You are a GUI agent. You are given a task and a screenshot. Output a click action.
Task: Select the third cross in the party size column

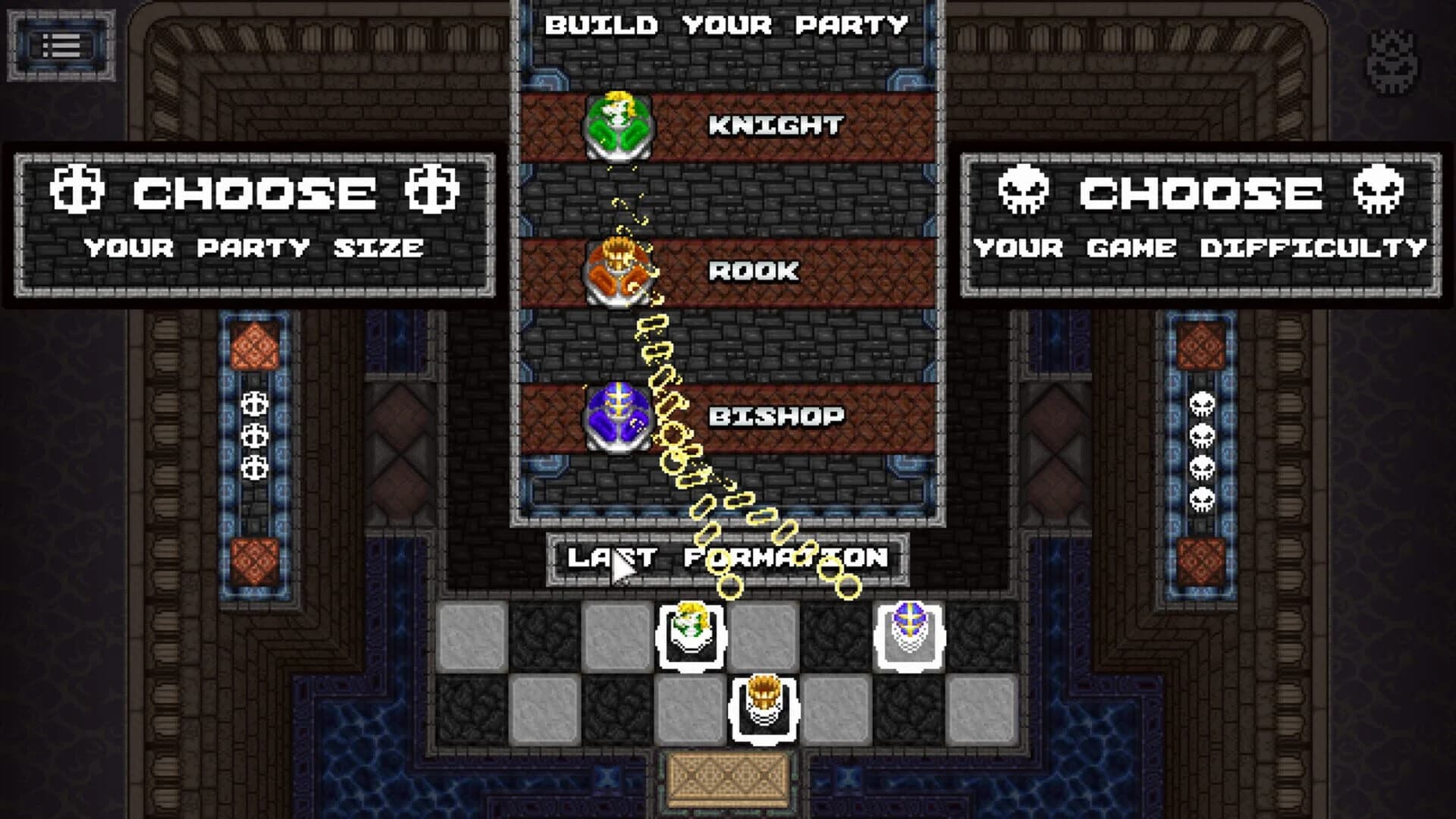pyautogui.click(x=255, y=467)
